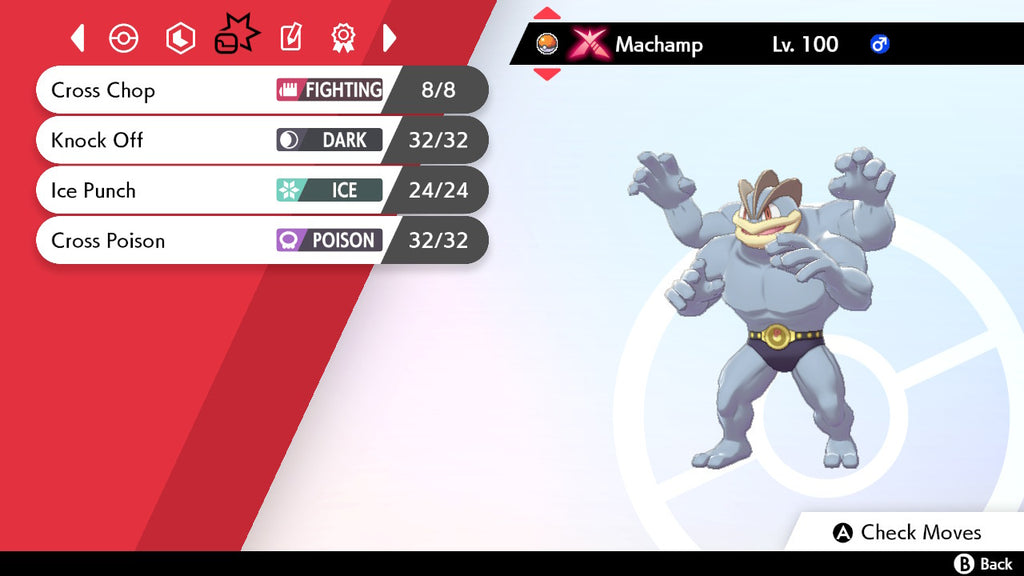Show the ribbons tab
1024x576 pixels.
[x=343, y=39]
